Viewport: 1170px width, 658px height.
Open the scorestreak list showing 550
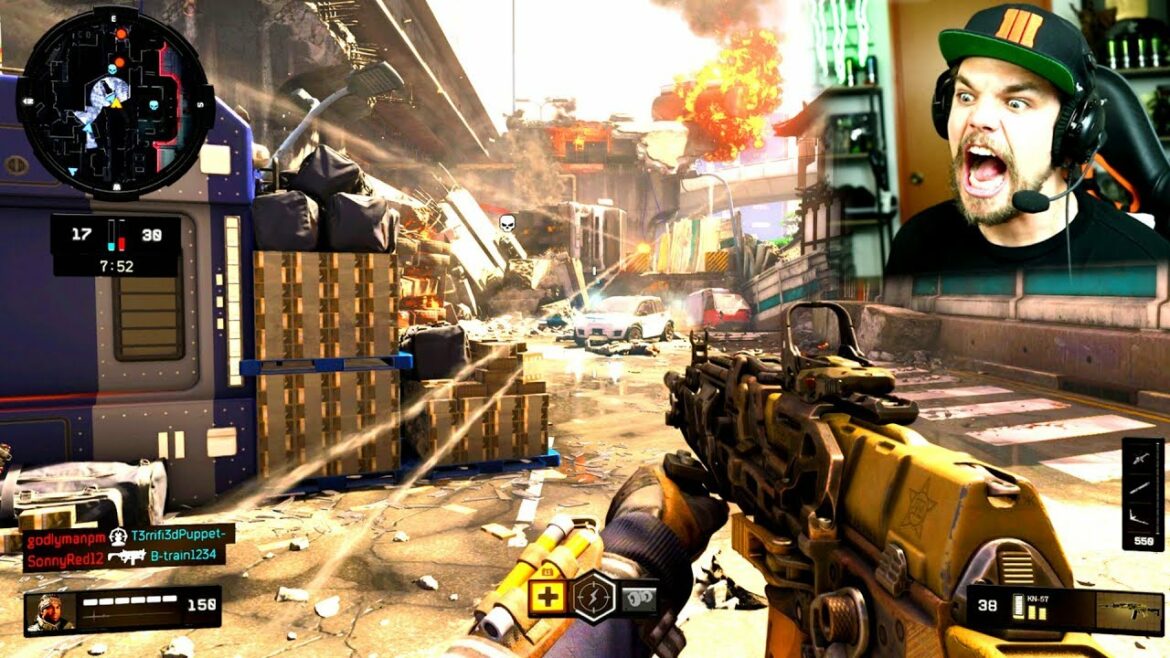point(1142,494)
